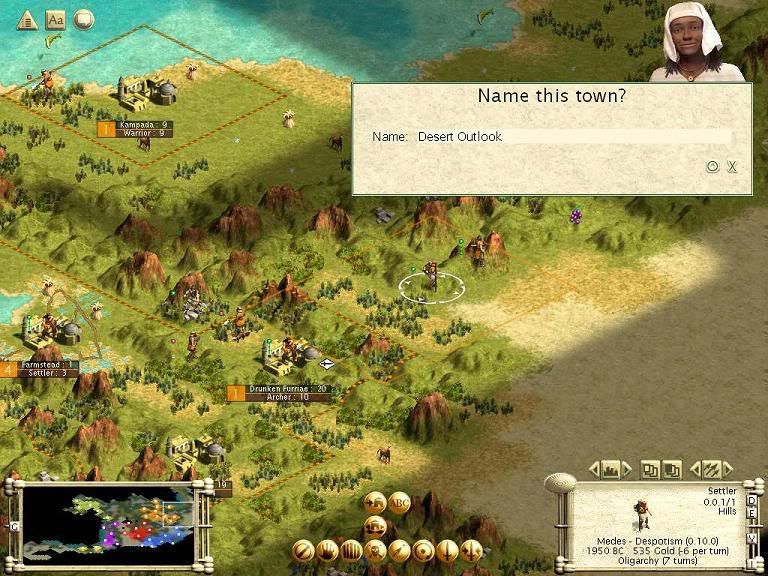Select the ABC rename unit action

[x=399, y=503]
